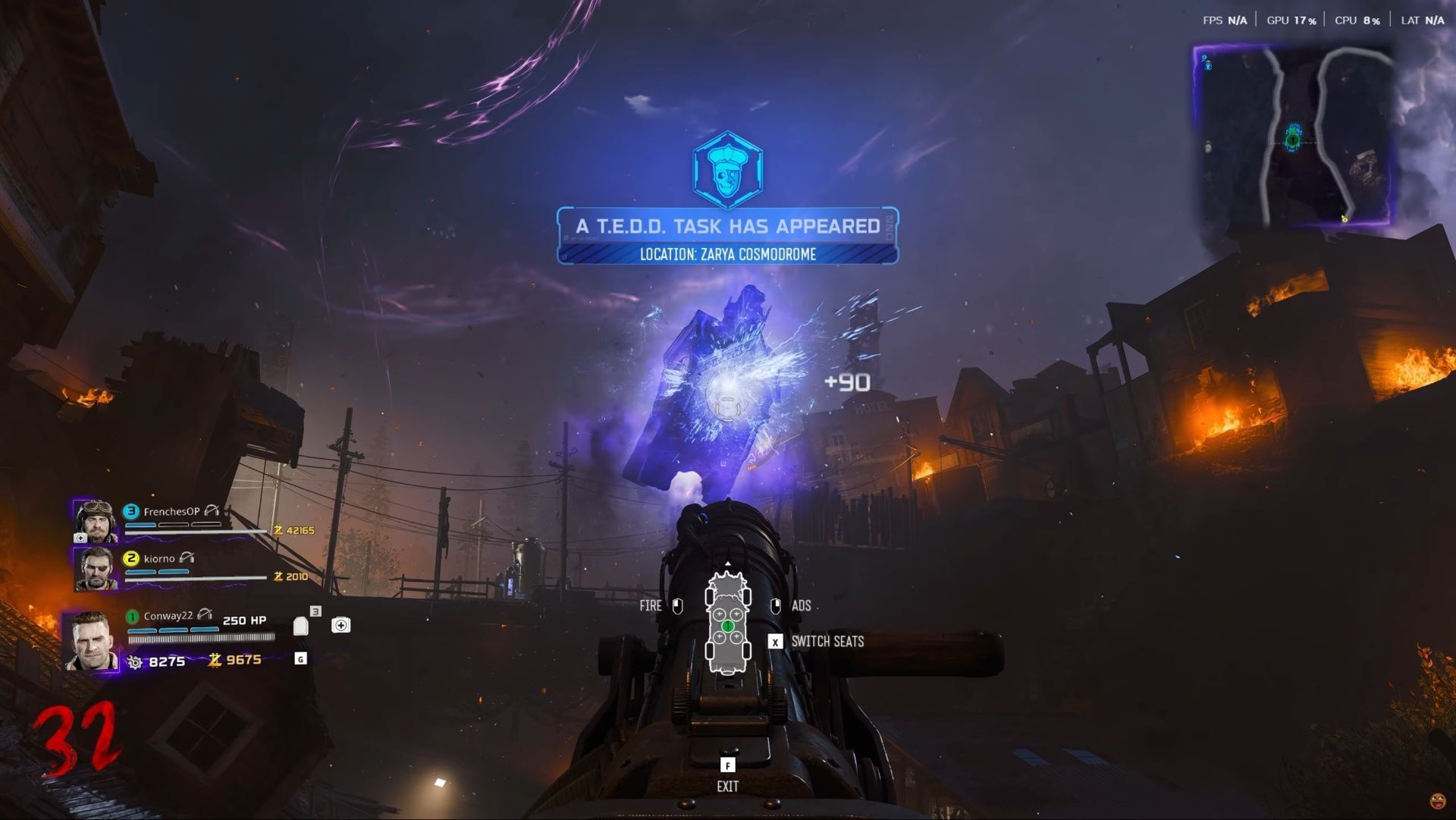Click the plus icon on FrenchesOP's portrait
Image resolution: width=1456 pixels, height=820 pixels.
[x=82, y=539]
